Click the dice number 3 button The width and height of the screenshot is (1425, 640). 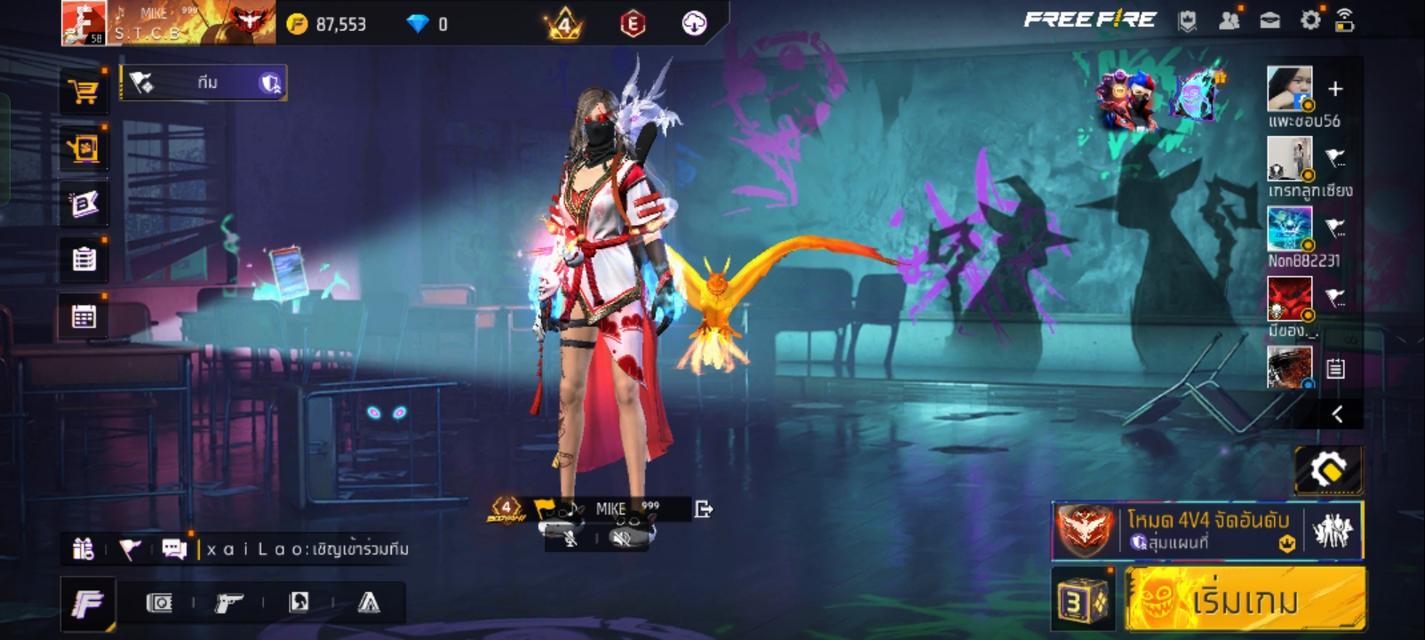point(1084,600)
